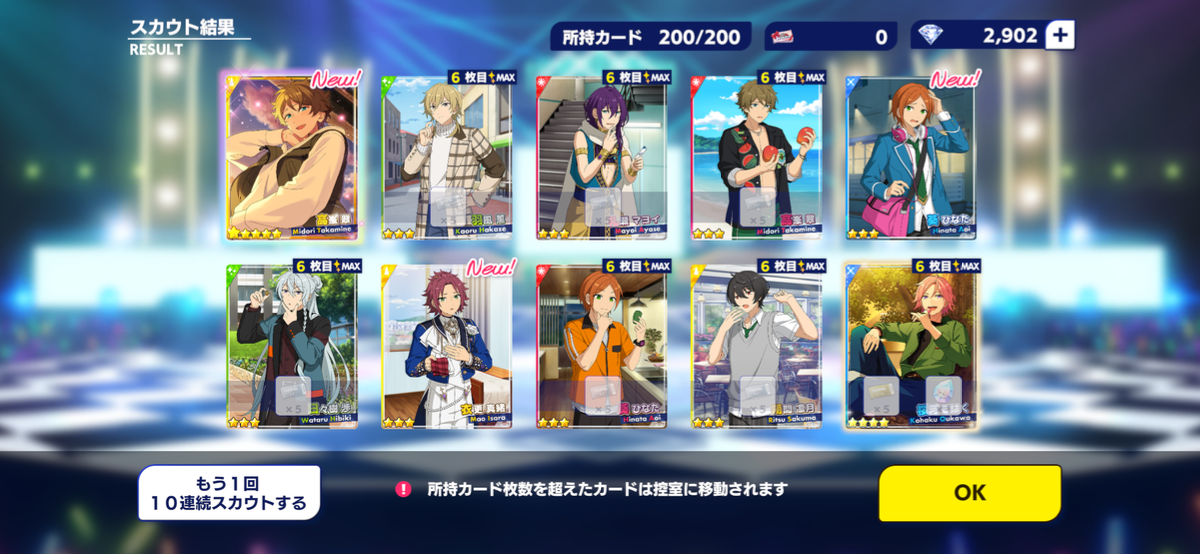Choose the Ritsu Sakuma card
This screenshot has height=554, width=1200.
(x=757, y=346)
